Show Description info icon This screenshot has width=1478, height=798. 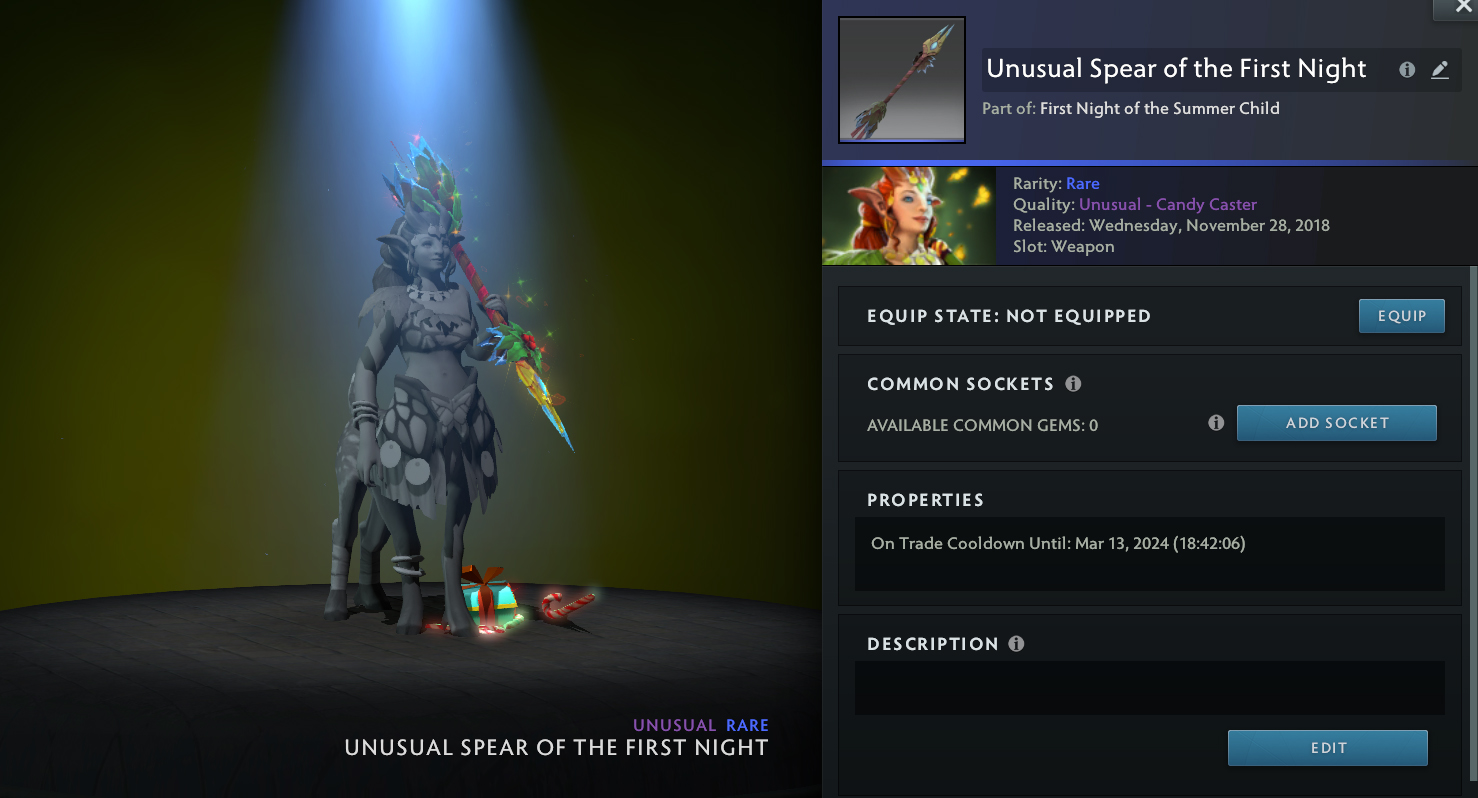point(1016,644)
